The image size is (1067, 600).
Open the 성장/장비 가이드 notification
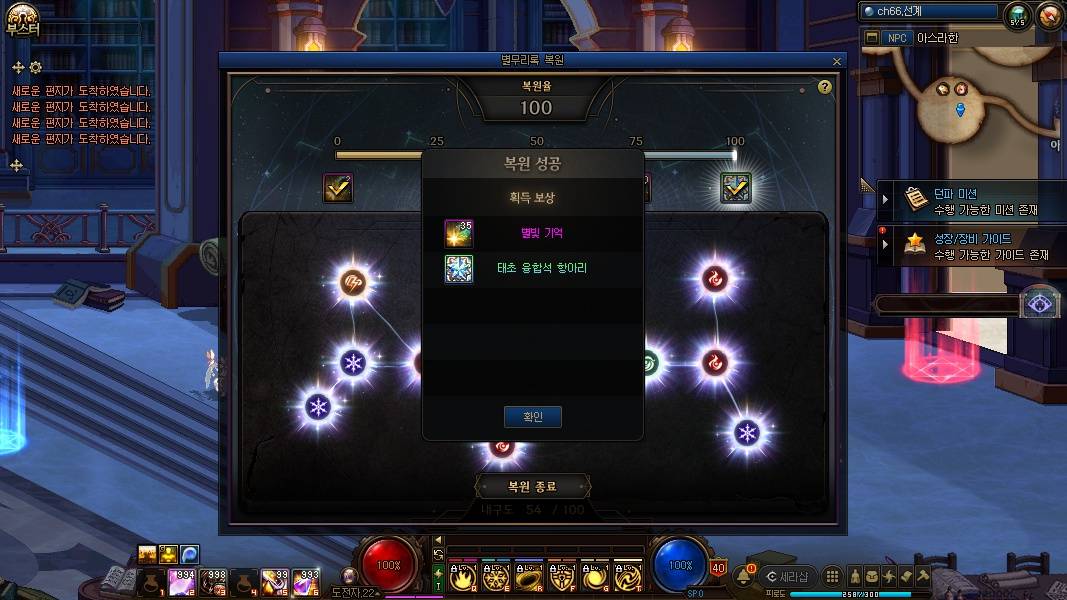click(970, 246)
